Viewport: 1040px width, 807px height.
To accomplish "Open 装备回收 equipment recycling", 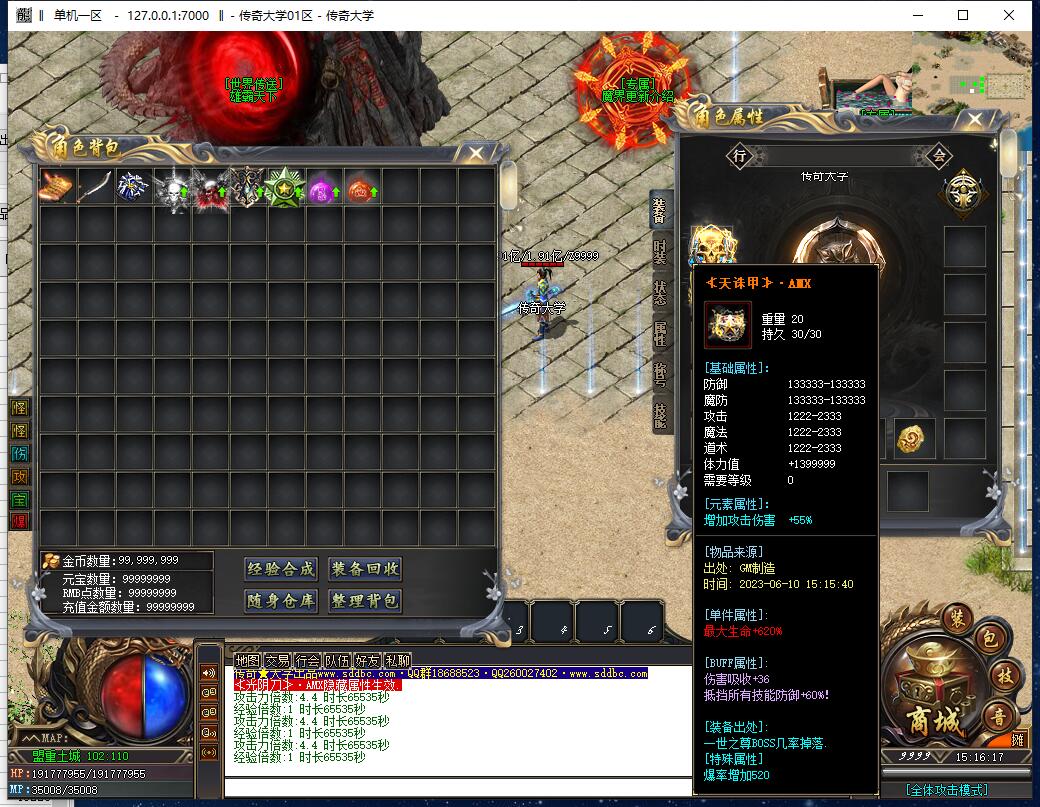I will point(365,569).
